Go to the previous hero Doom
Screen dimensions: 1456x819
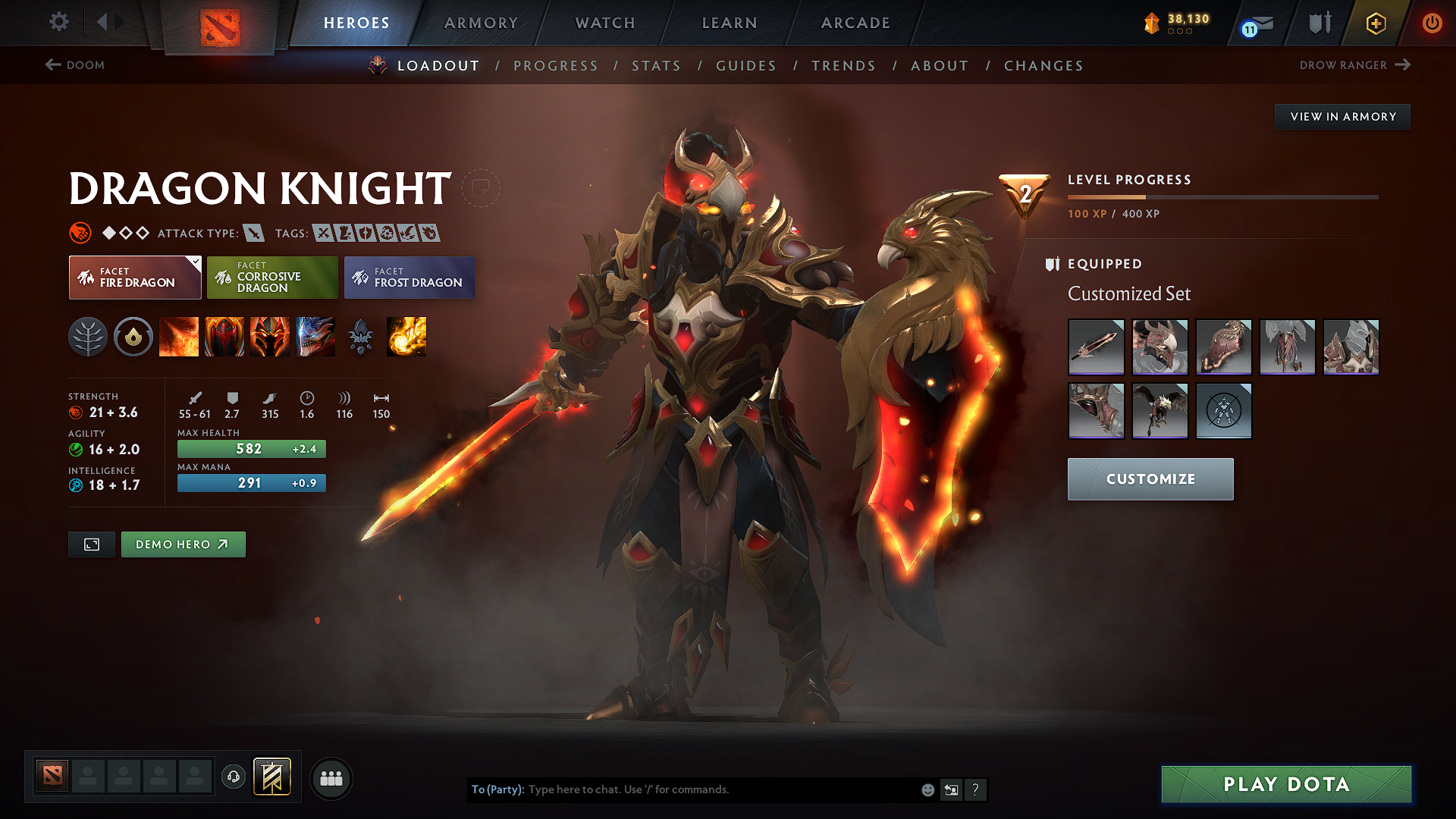[76, 65]
